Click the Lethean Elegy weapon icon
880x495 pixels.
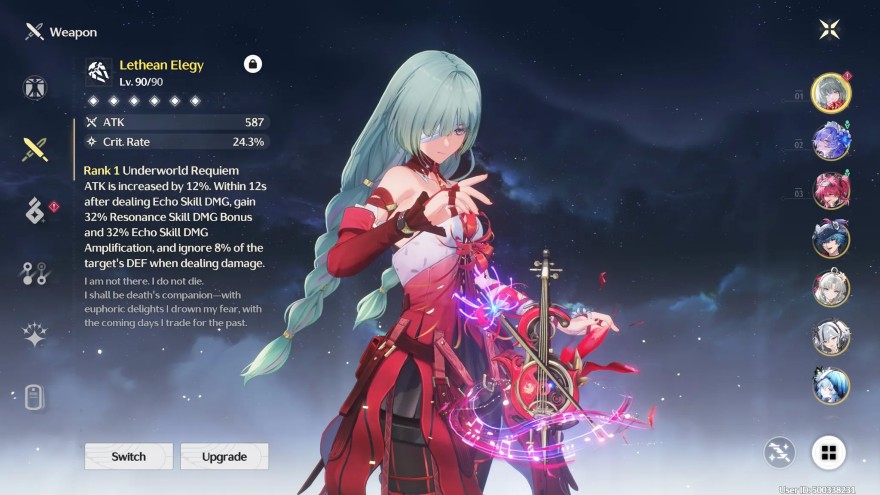point(98,70)
